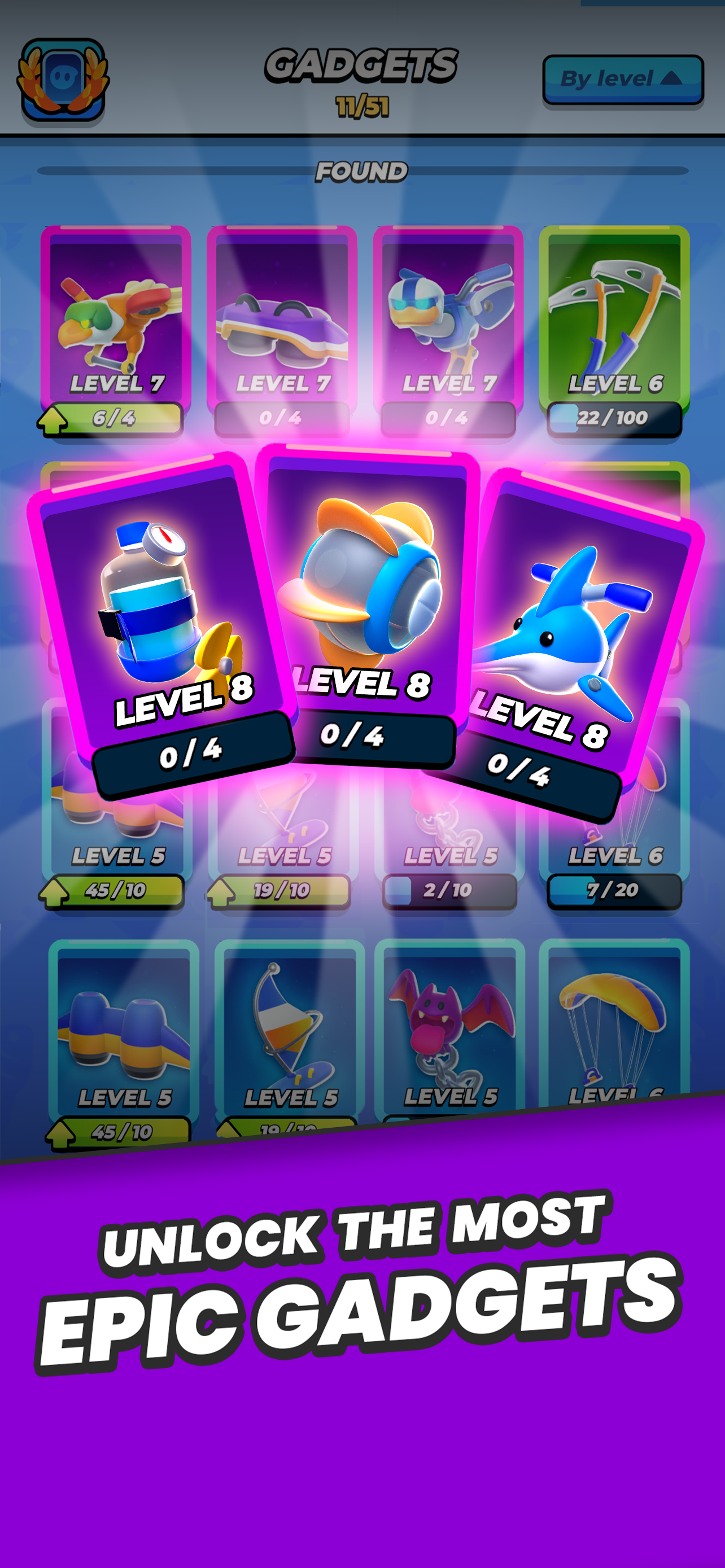Screen dimensions: 725x1568
Task: Open the player profile badge icon
Action: point(64,79)
